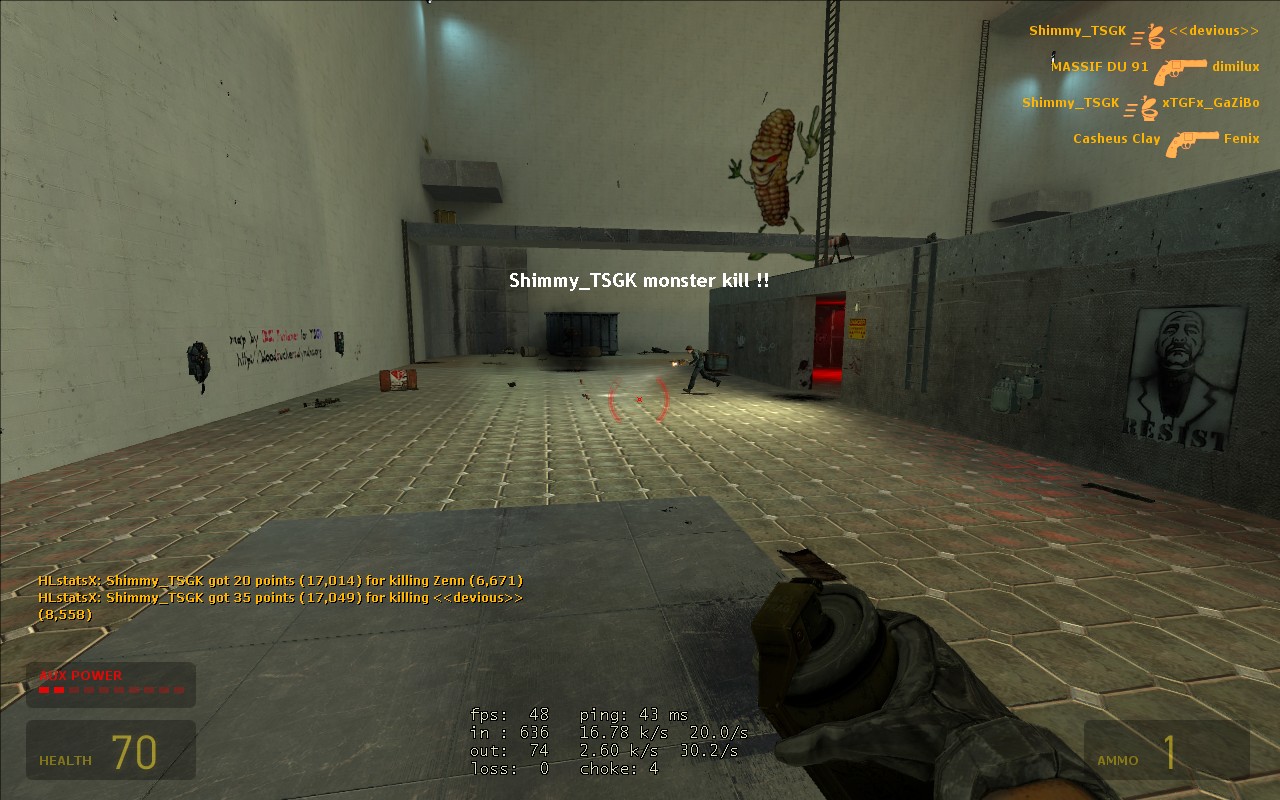
Task: Expand the AUX POWER status box
Action: pyautogui.click(x=110, y=684)
